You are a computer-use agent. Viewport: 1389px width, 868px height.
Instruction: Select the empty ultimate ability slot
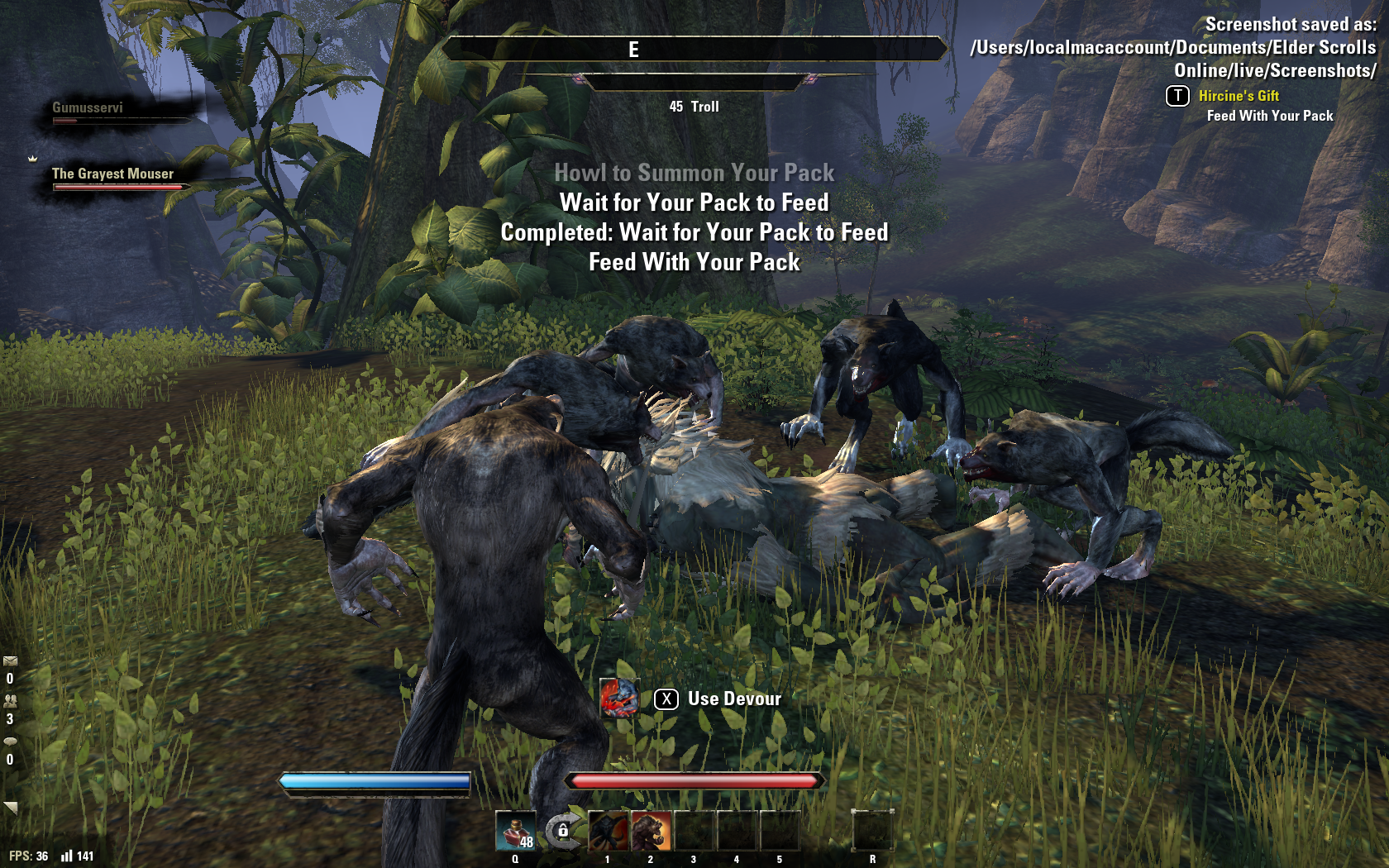coord(872,831)
